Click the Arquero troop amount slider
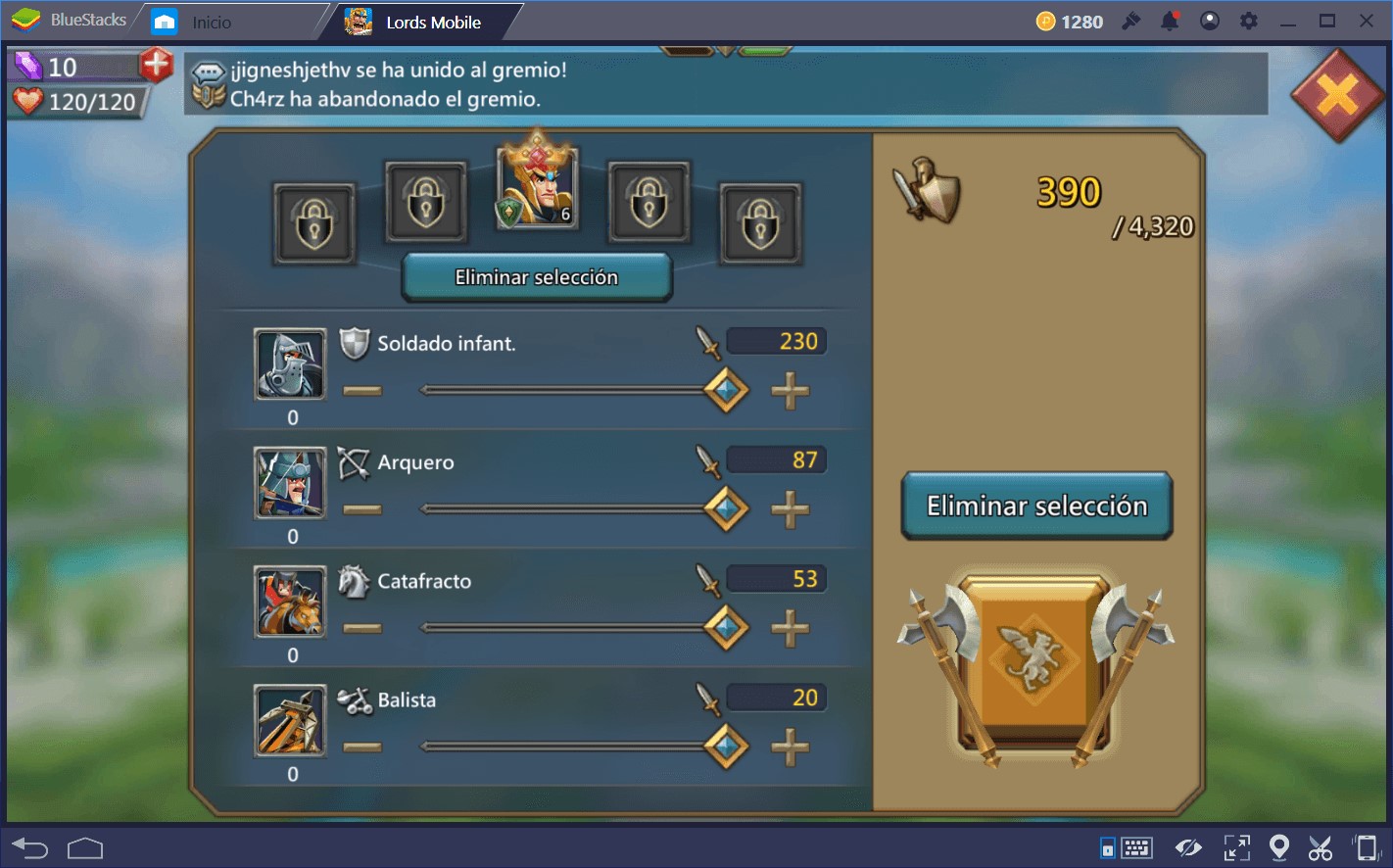1393x868 pixels. coord(725,509)
